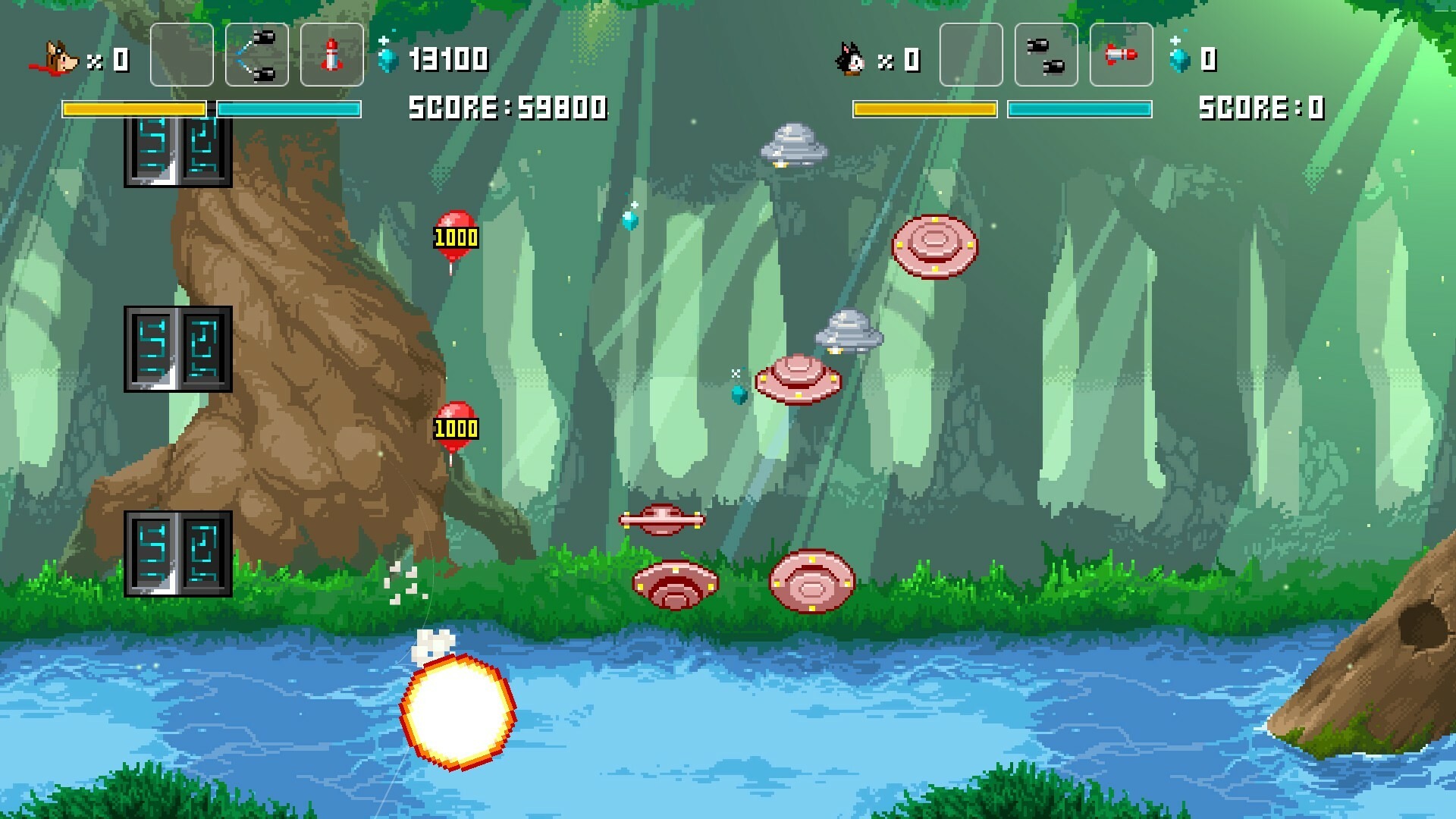Viewport: 1456px width, 819px height.
Task: Click the dog pilot lives portrait
Action: click(x=55, y=58)
